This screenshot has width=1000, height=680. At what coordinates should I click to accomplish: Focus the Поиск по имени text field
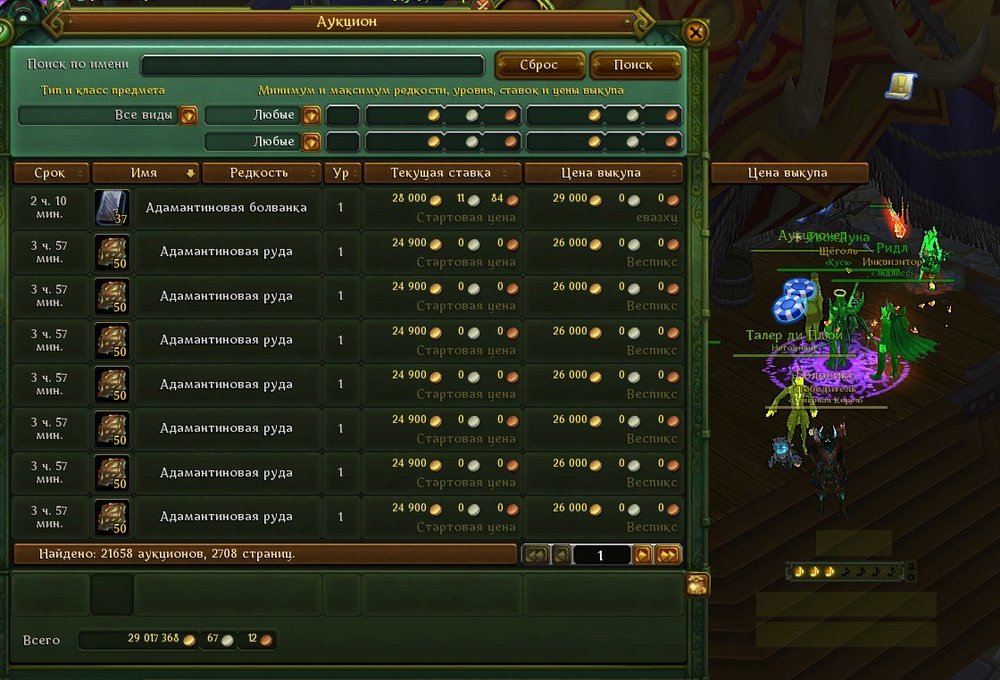(312, 65)
